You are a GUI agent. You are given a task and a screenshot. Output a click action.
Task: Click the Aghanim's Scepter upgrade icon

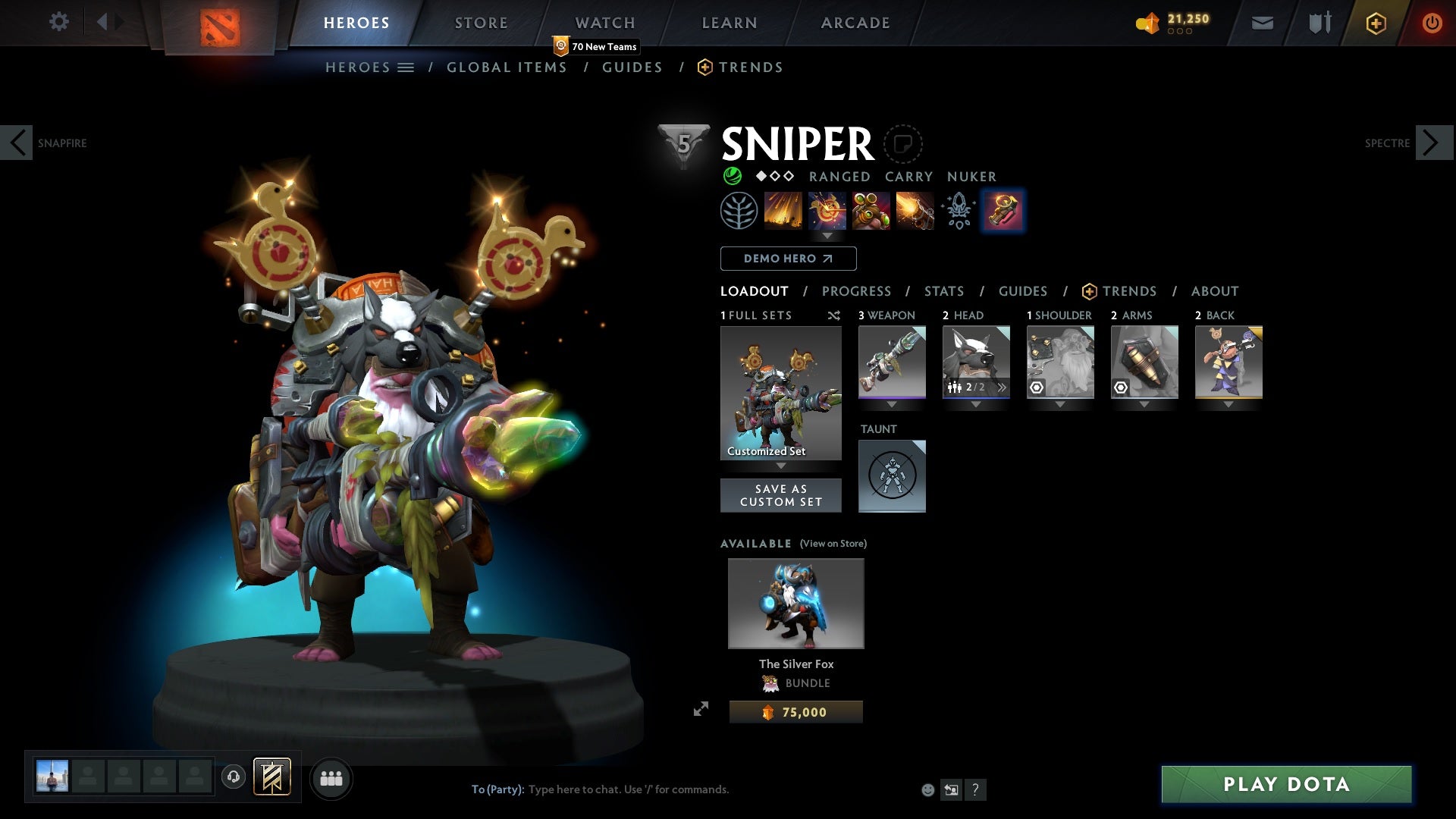pyautogui.click(x=959, y=211)
